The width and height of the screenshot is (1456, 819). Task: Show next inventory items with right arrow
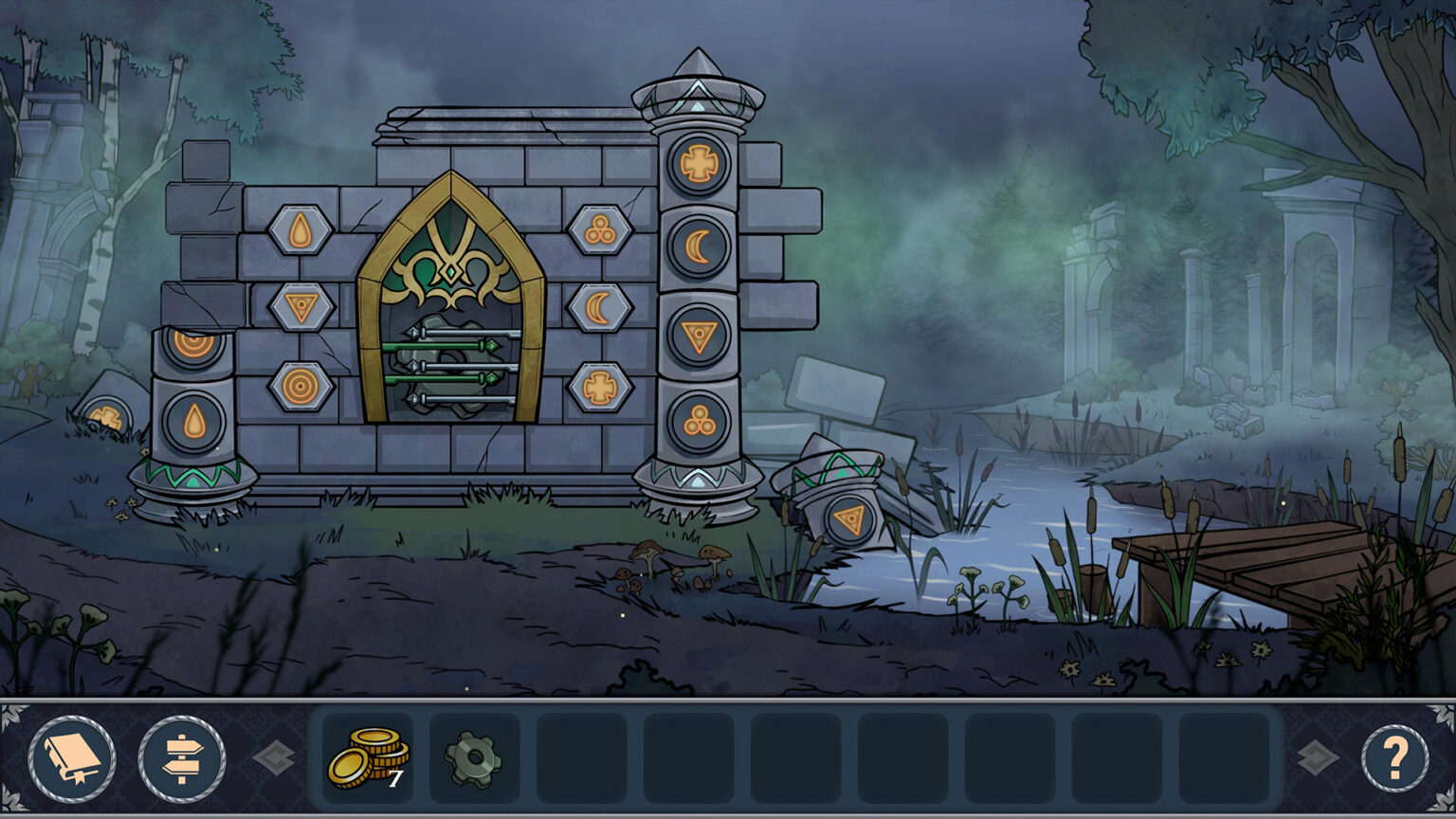pyautogui.click(x=1317, y=758)
